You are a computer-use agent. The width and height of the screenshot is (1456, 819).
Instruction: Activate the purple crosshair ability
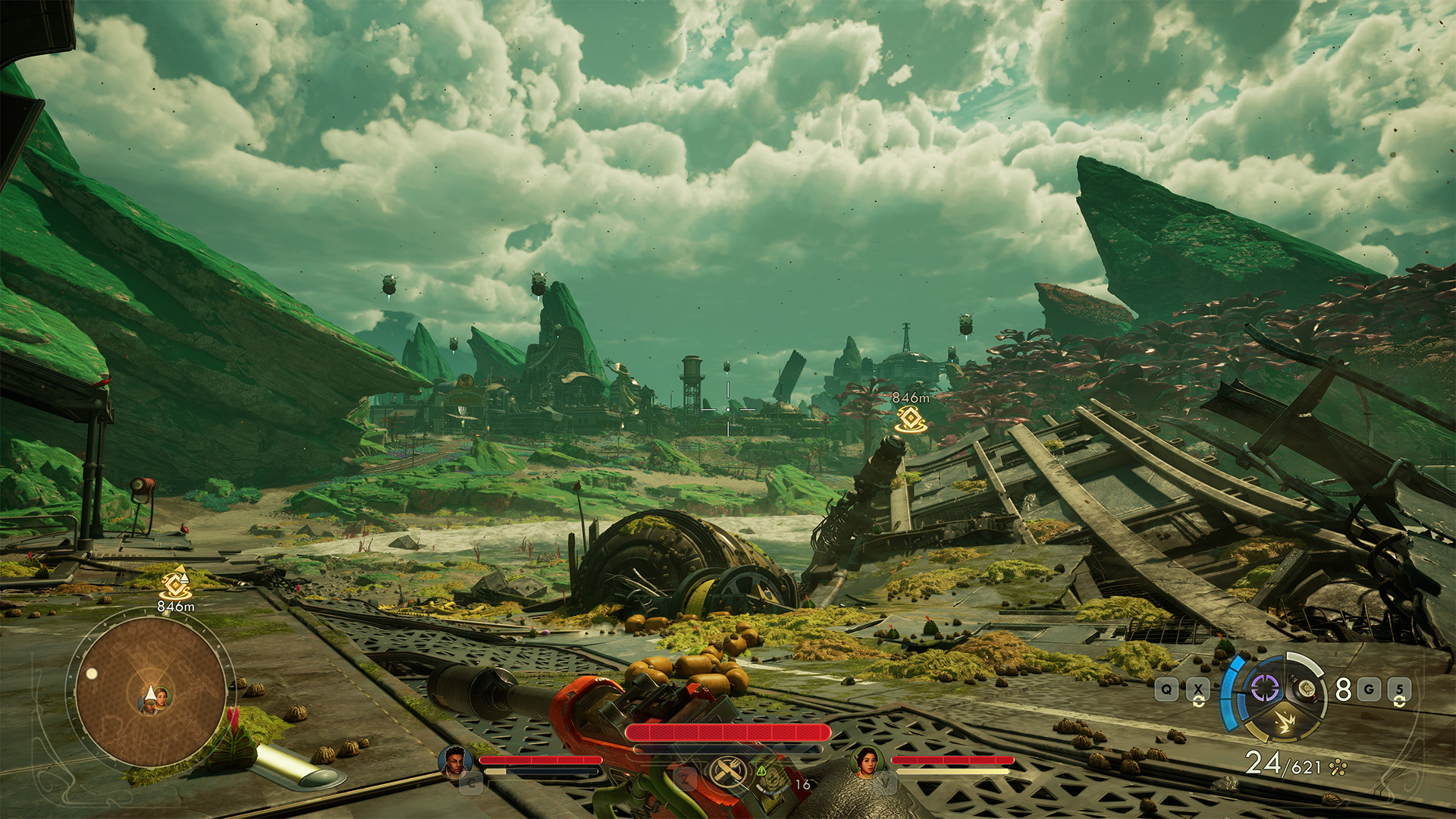tap(1264, 689)
